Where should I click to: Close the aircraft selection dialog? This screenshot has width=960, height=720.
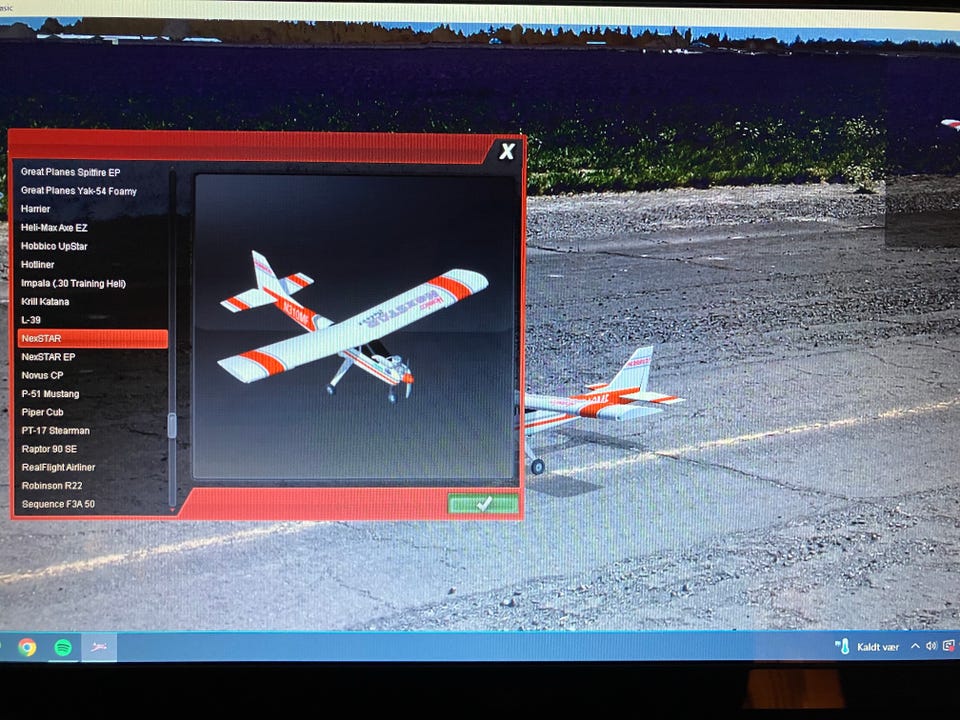[507, 151]
